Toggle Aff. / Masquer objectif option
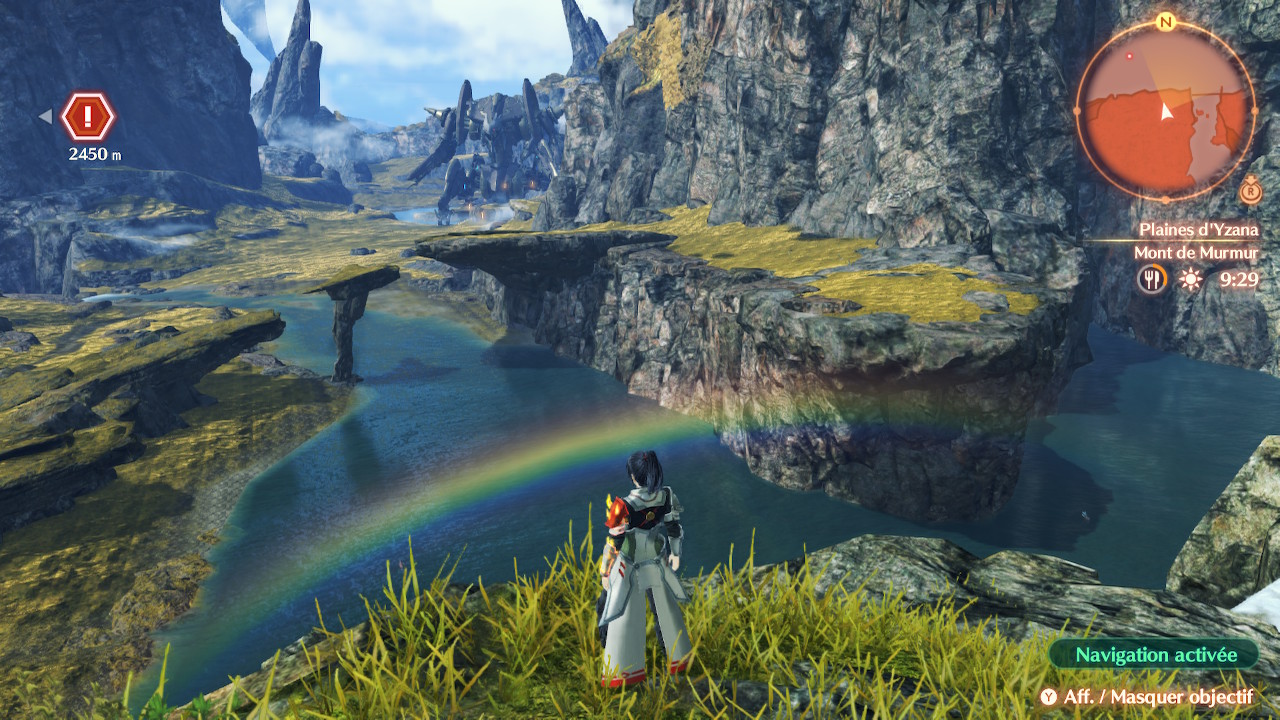The height and width of the screenshot is (720, 1280). [x=1146, y=697]
